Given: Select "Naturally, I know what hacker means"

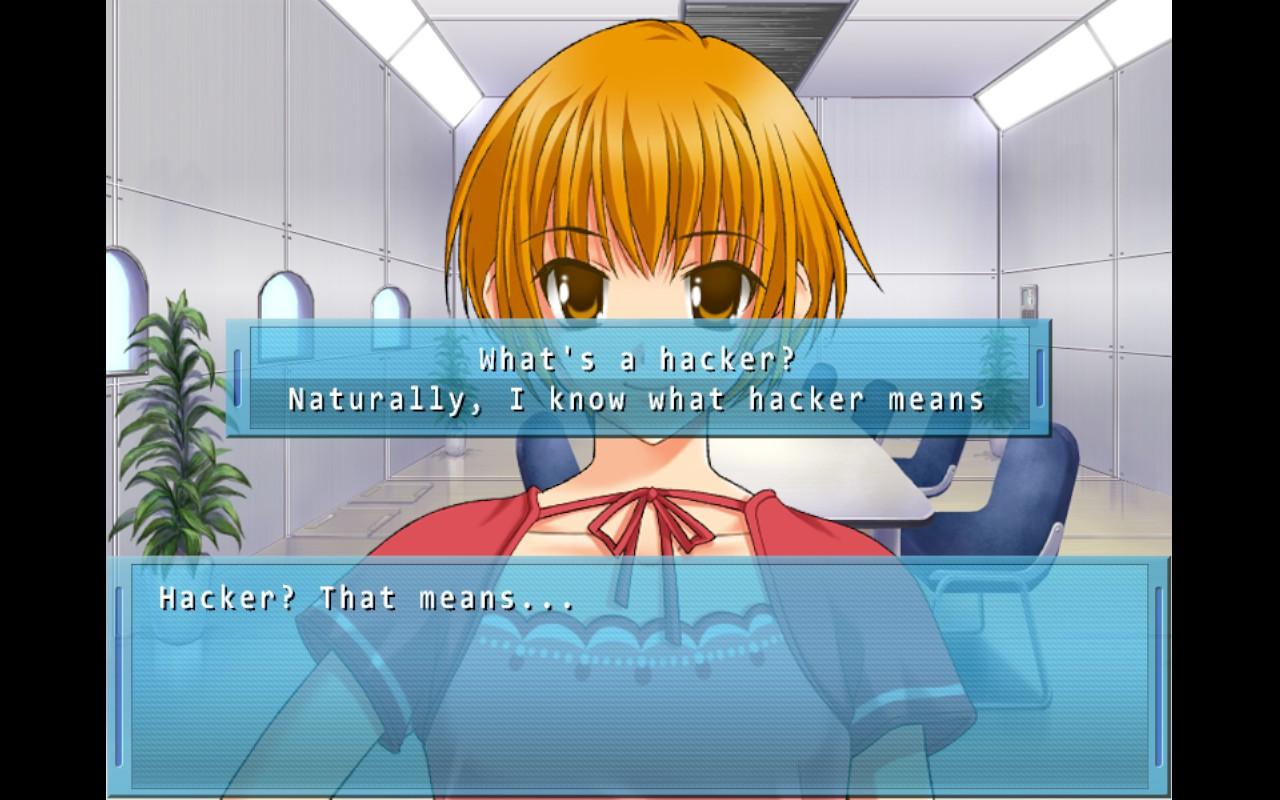Looking at the screenshot, I should click(637, 400).
